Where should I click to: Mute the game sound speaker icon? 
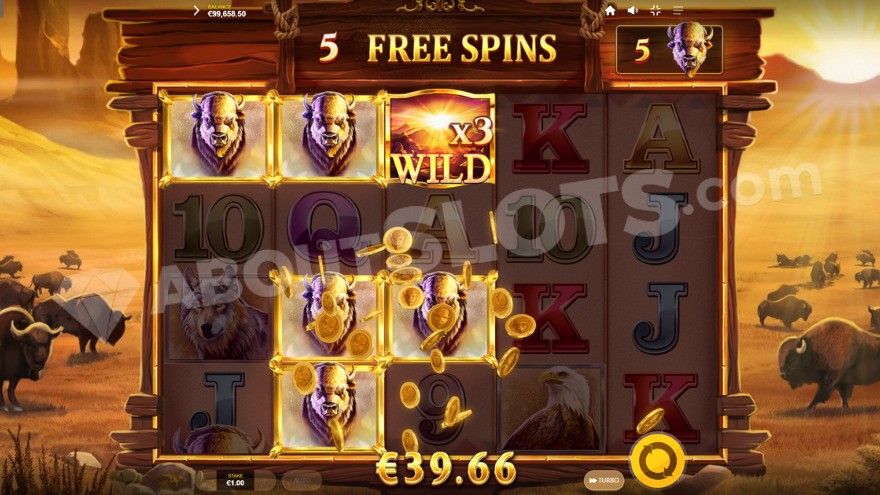(633, 10)
